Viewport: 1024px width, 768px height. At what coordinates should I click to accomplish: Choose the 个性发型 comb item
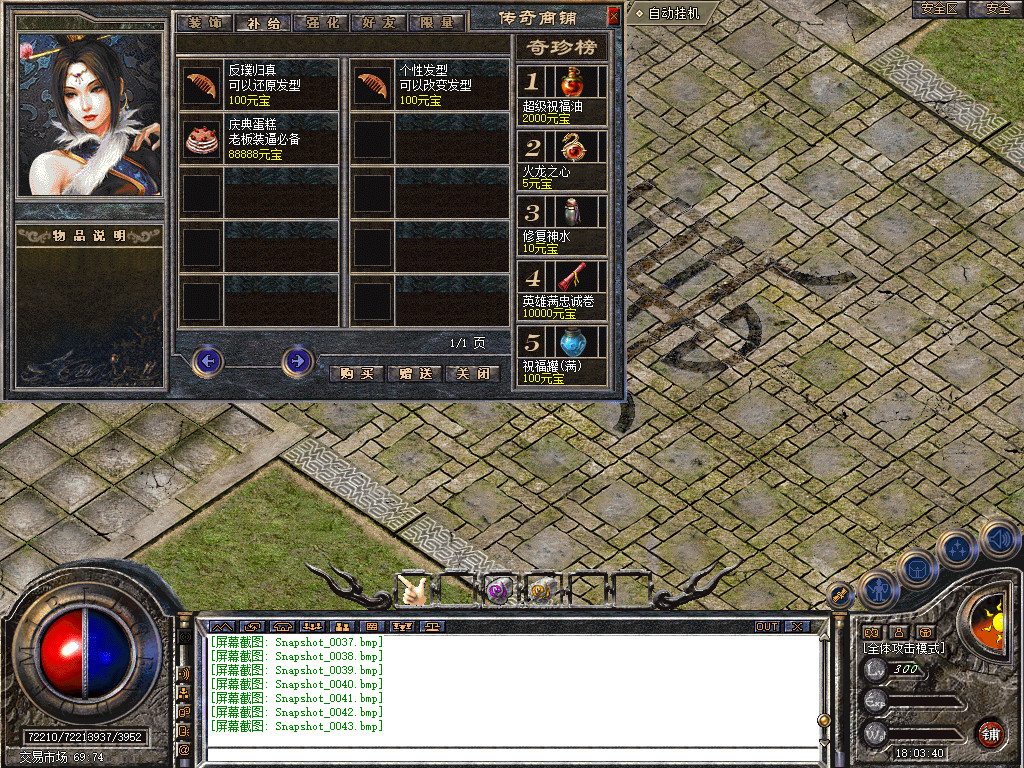click(x=373, y=85)
